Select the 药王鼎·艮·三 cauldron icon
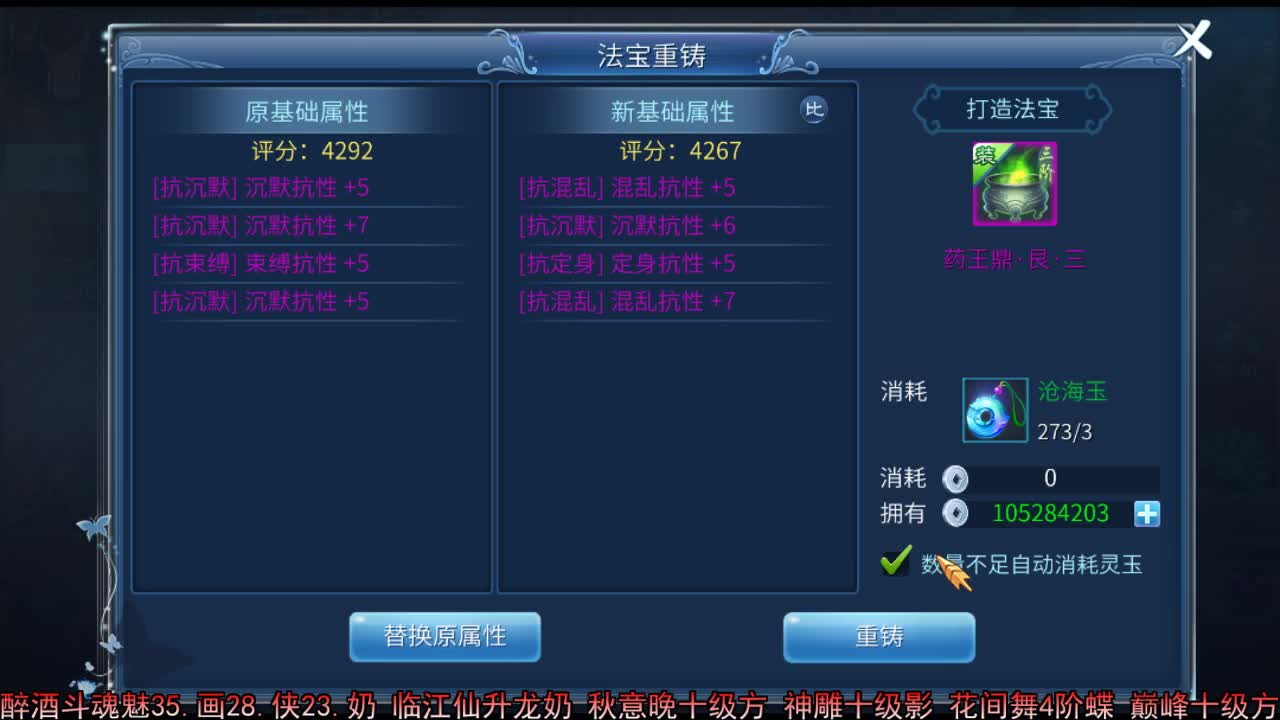The image size is (1280, 720). coord(1014,183)
